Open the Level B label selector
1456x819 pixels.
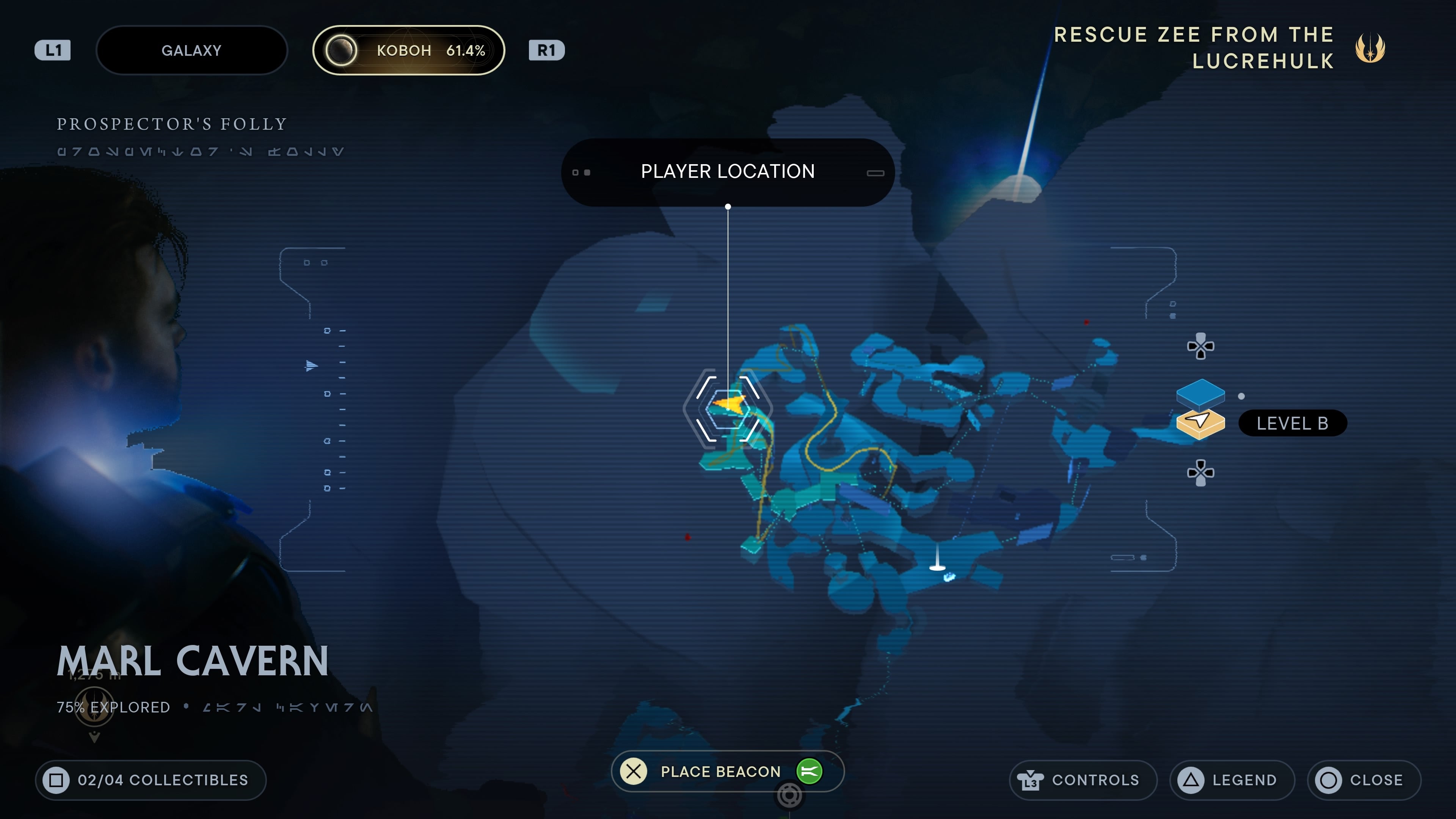coord(1293,423)
